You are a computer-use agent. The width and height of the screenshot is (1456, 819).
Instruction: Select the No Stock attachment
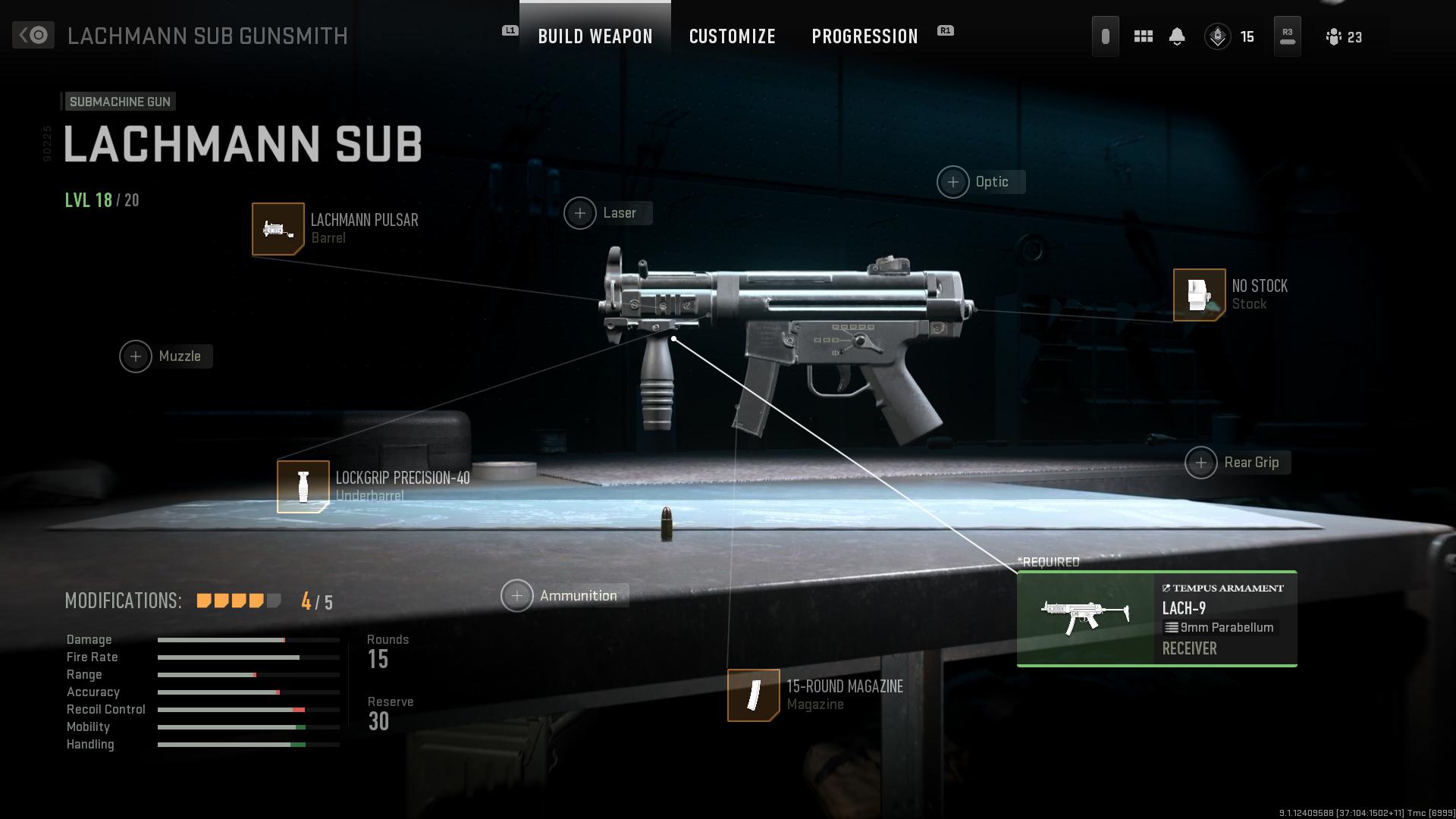[1200, 295]
